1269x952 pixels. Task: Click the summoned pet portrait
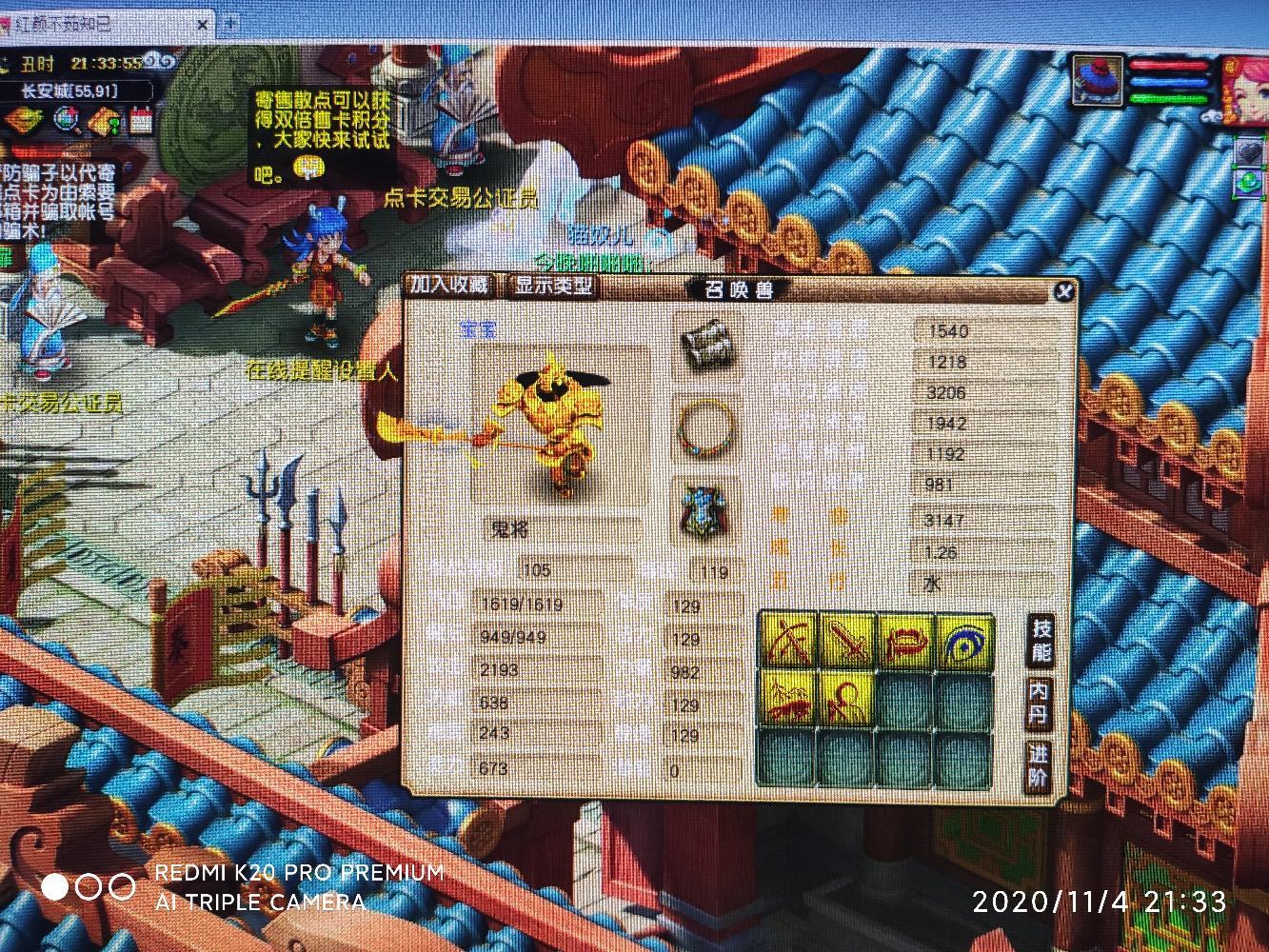click(1098, 80)
